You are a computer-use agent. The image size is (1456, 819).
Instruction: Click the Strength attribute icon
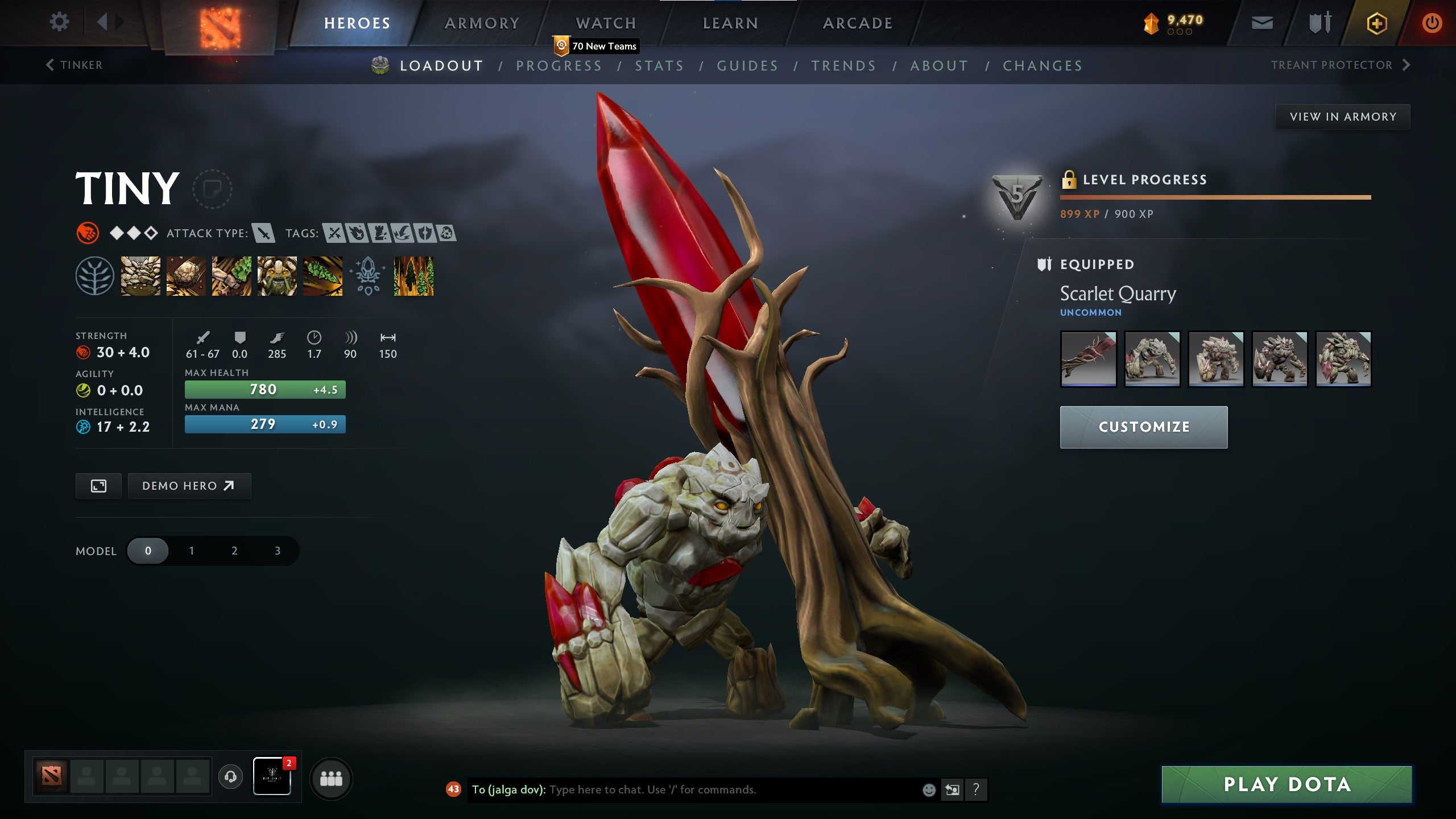point(84,351)
